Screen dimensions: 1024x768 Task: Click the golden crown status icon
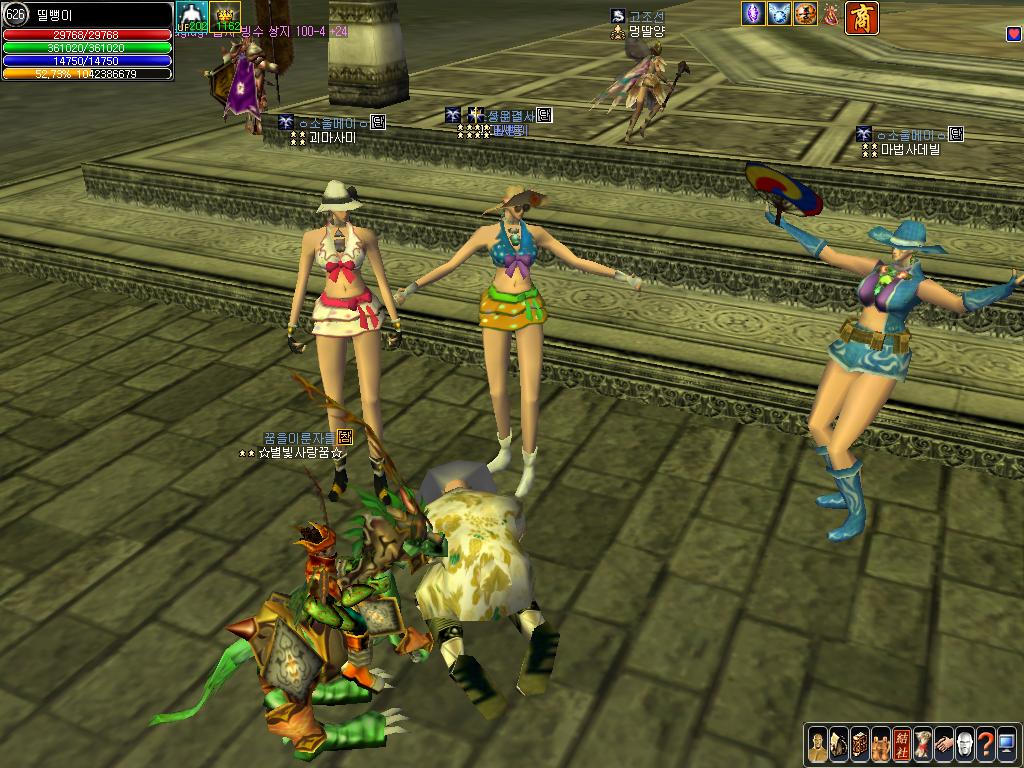pyautogui.click(x=225, y=17)
